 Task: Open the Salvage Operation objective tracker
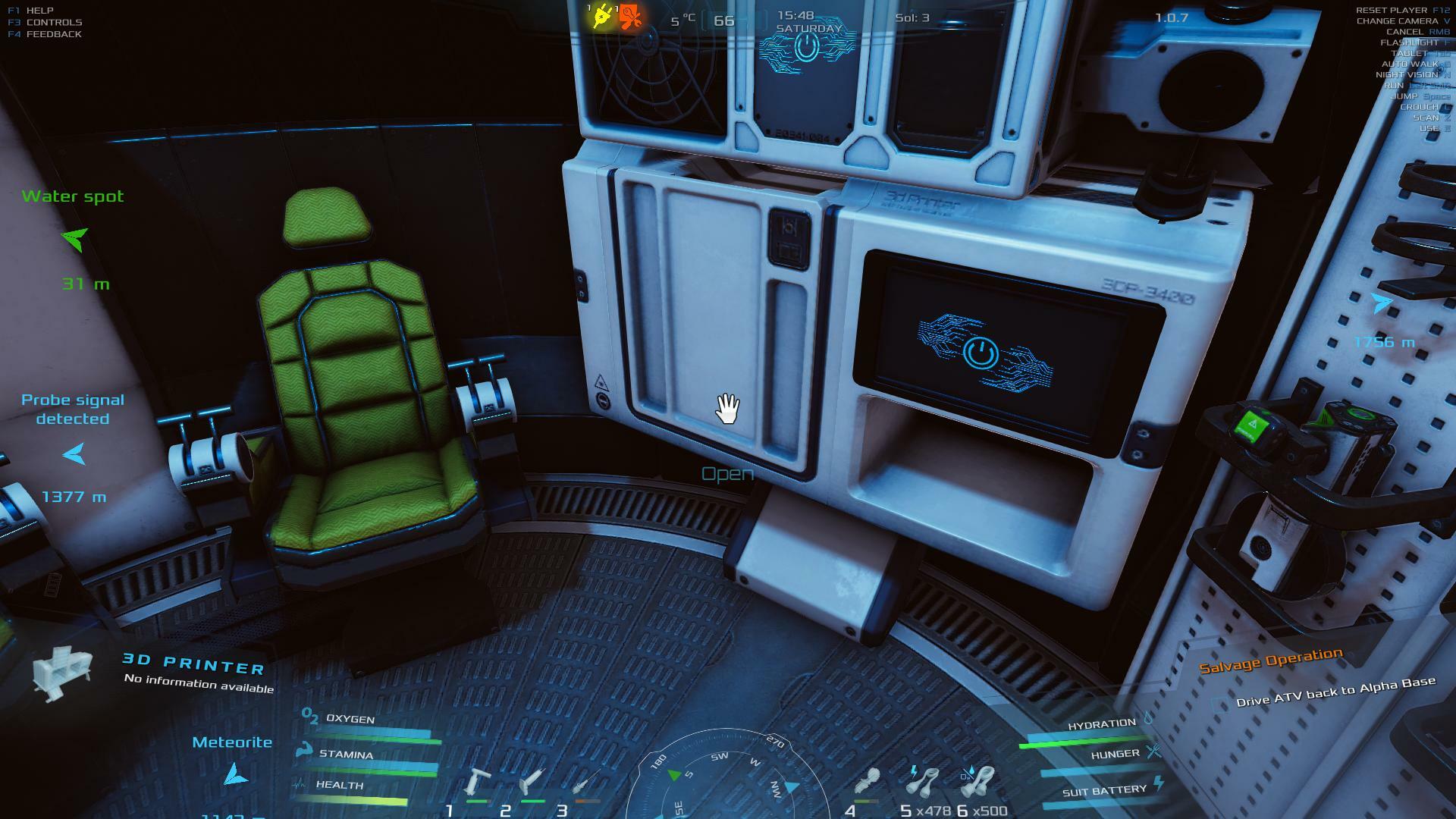click(x=1270, y=661)
